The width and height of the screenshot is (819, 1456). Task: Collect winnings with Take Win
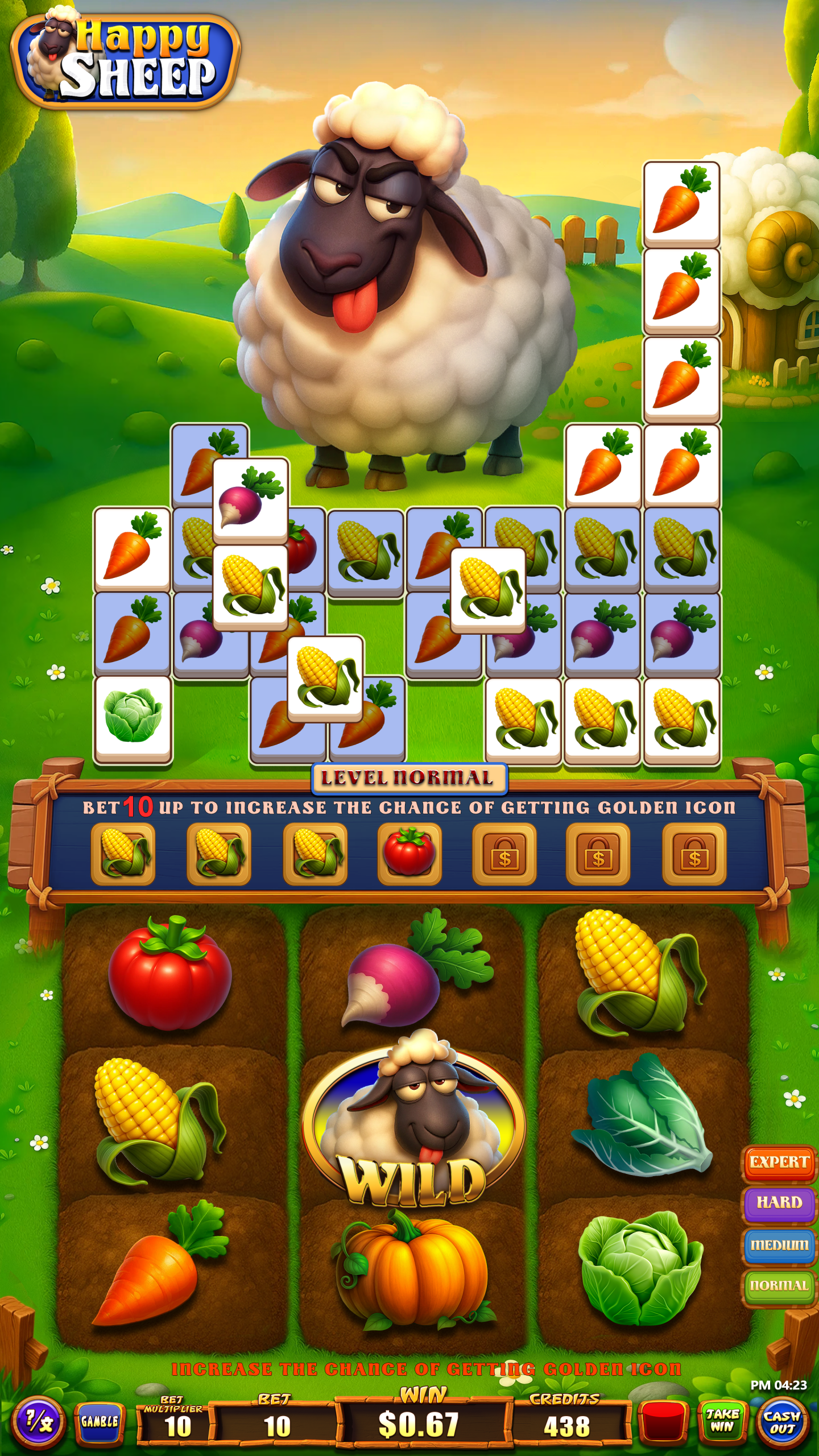[722, 1421]
